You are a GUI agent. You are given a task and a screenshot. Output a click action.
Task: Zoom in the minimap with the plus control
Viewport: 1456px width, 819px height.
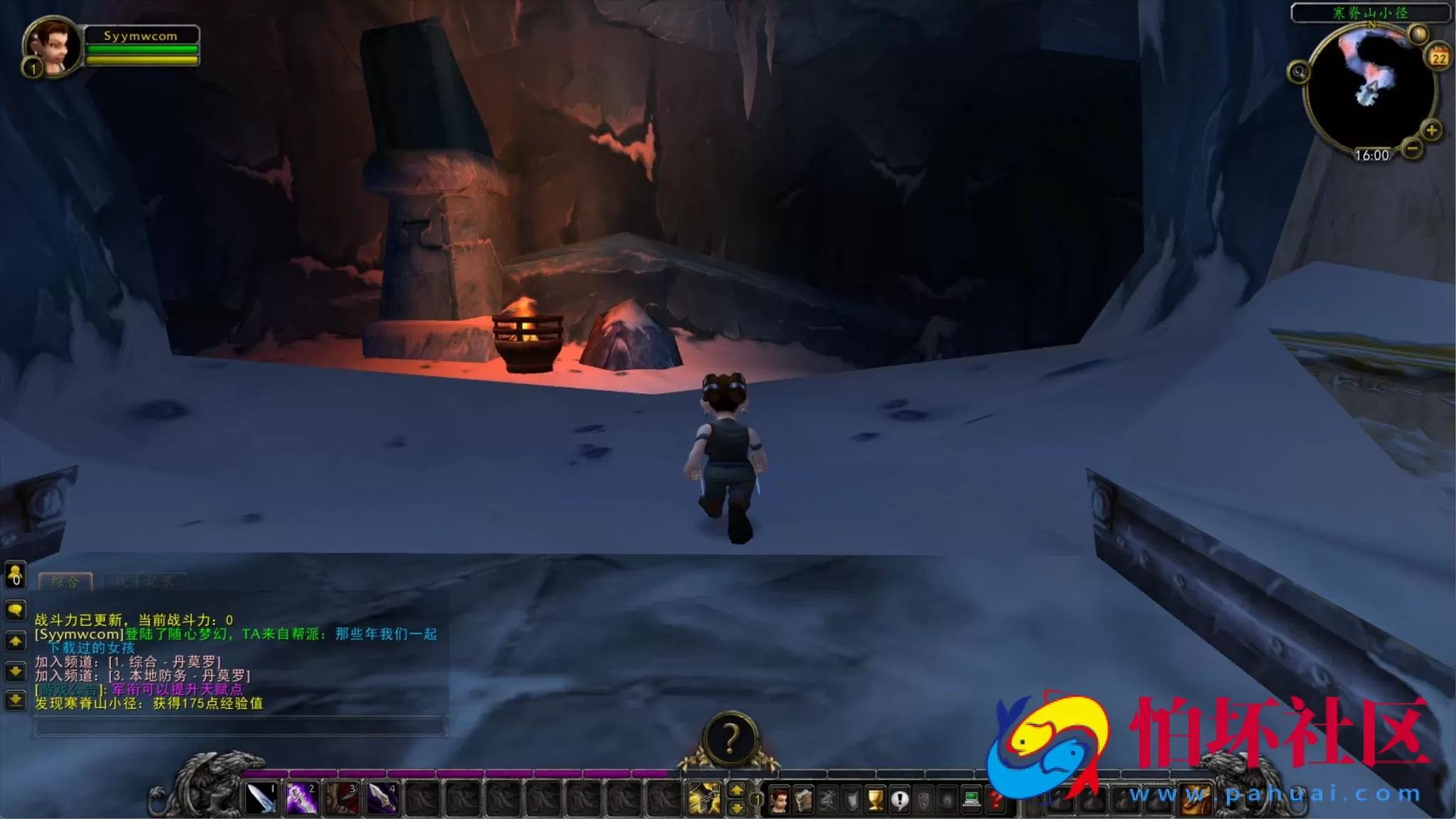point(1432,130)
